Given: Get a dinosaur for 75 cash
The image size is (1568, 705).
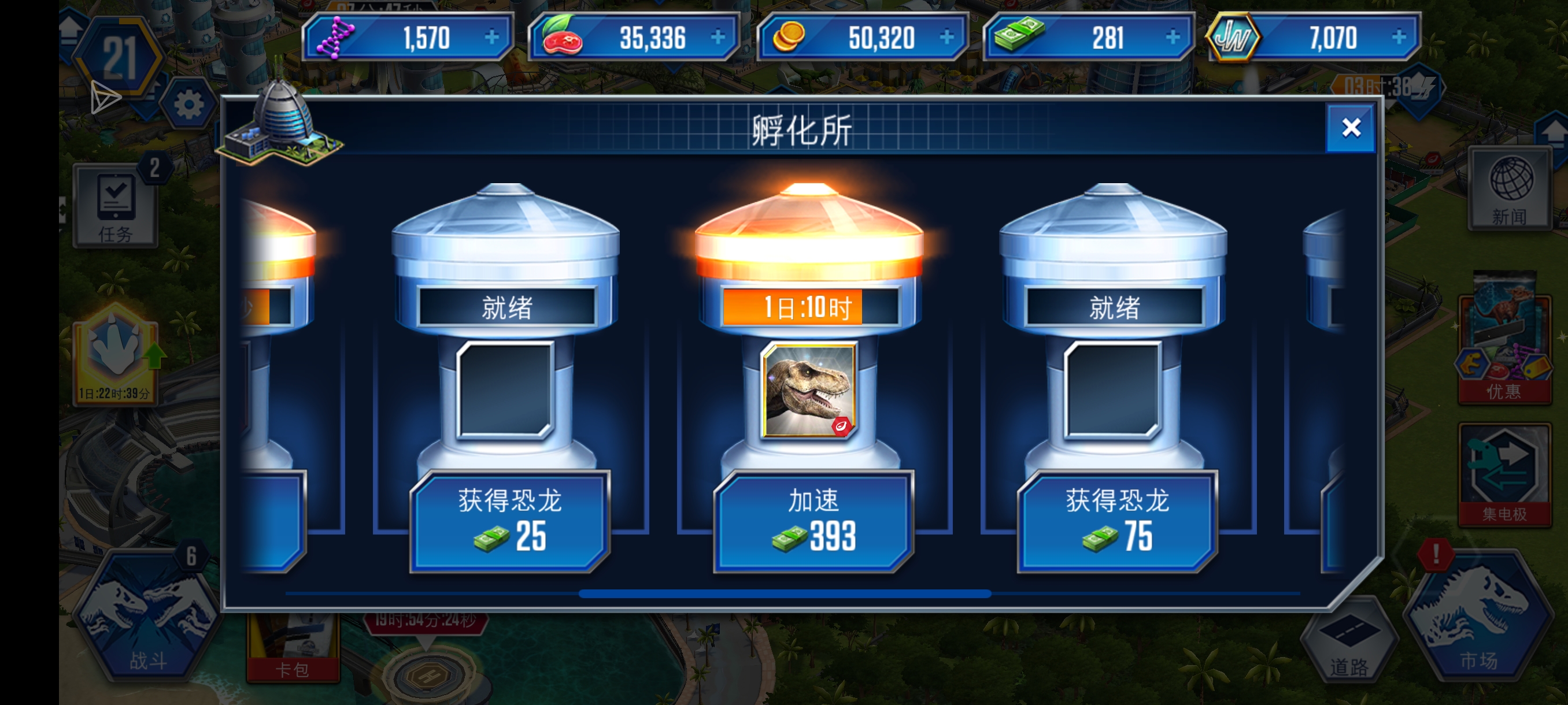Looking at the screenshot, I should [x=1116, y=521].
